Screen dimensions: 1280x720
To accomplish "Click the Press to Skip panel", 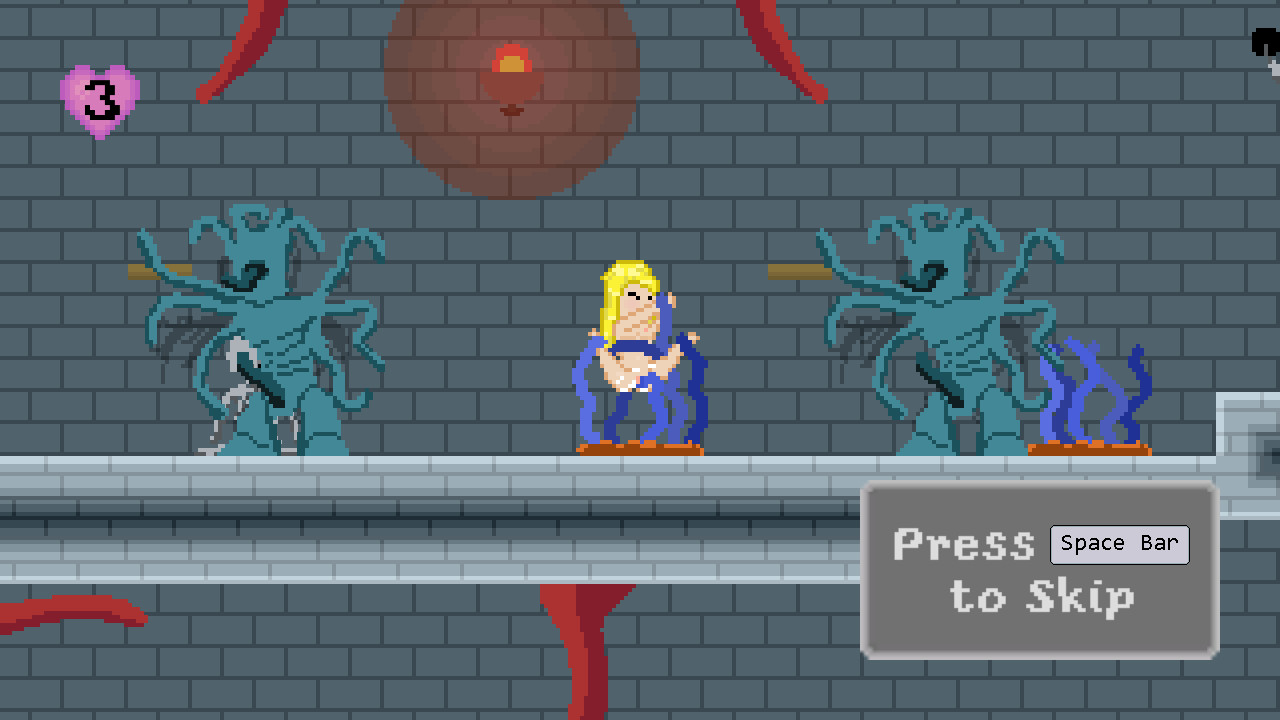I will click(x=1040, y=570).
